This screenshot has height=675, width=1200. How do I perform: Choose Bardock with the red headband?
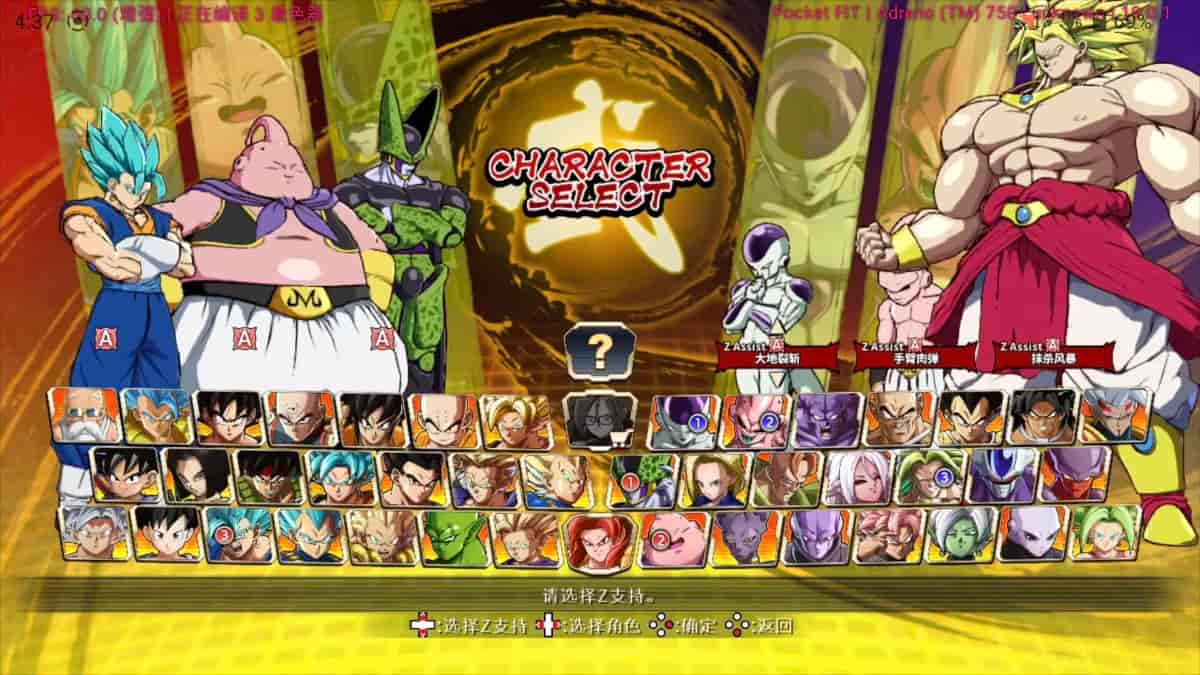tap(268, 477)
